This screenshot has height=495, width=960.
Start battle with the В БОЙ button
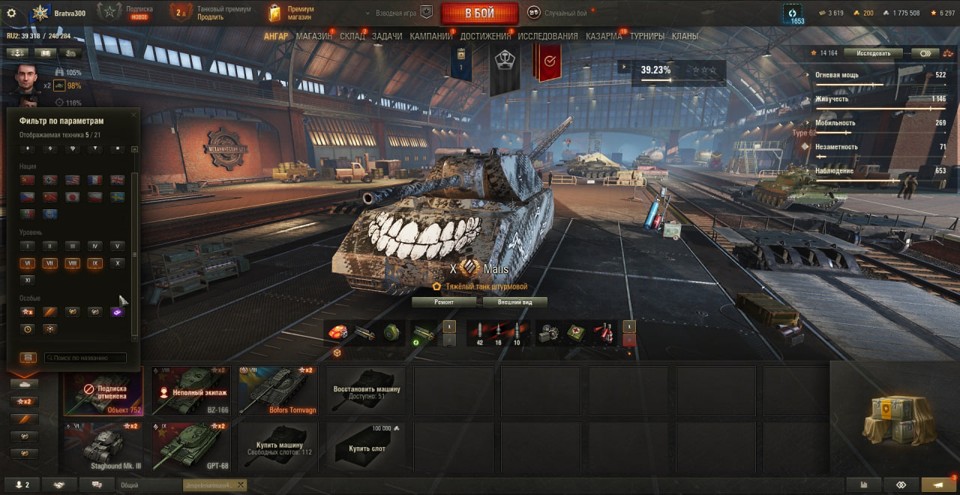pyautogui.click(x=479, y=13)
